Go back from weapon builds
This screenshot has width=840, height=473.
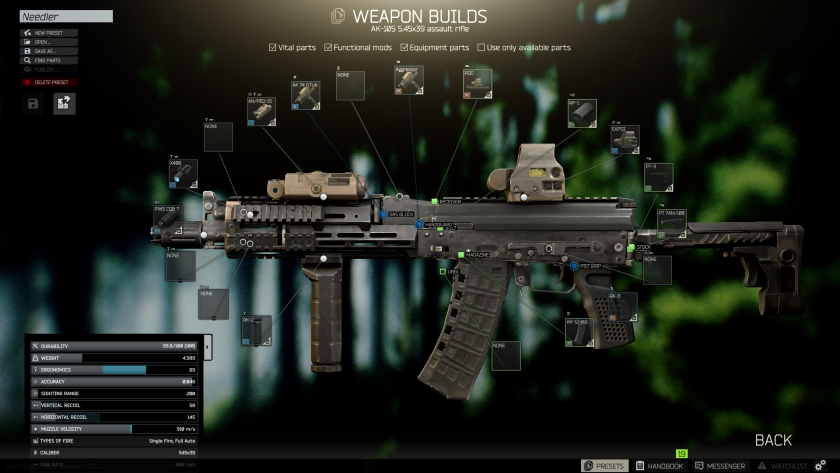point(773,440)
